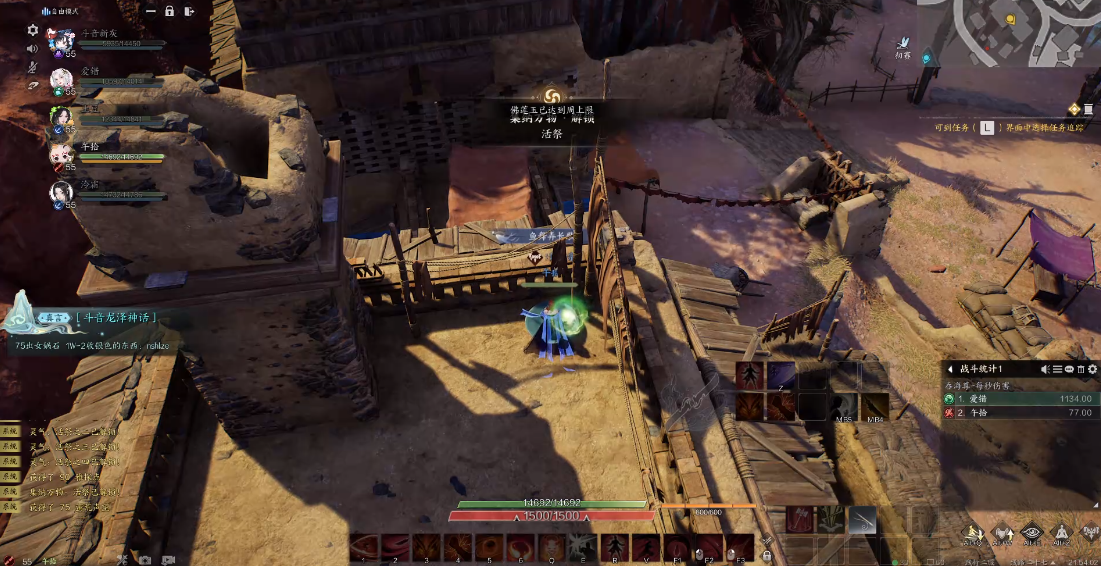Open the minimap
The height and width of the screenshot is (566, 1101).
(x=1008, y=32)
